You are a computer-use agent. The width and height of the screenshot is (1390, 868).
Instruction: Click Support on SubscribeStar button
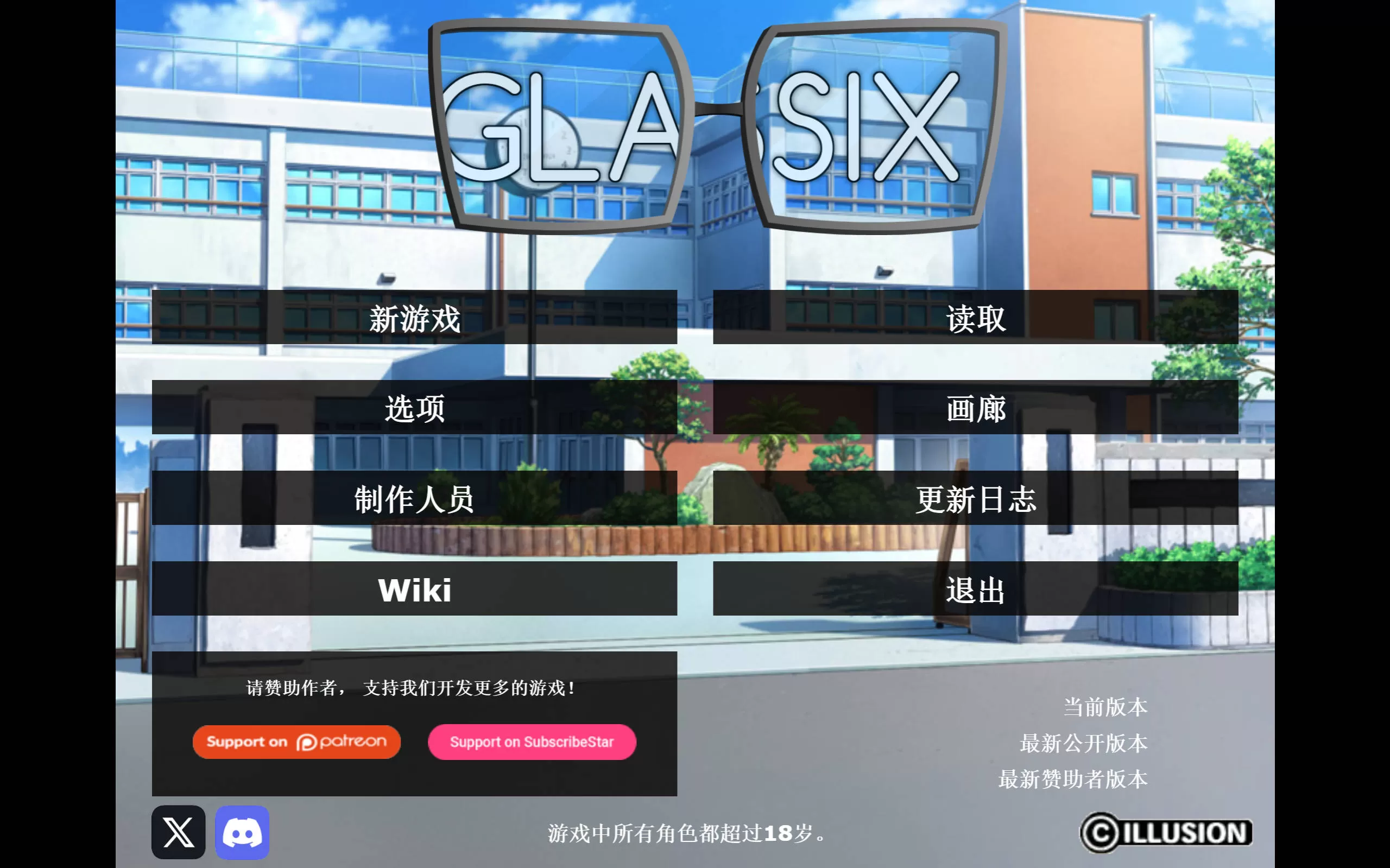coord(532,742)
